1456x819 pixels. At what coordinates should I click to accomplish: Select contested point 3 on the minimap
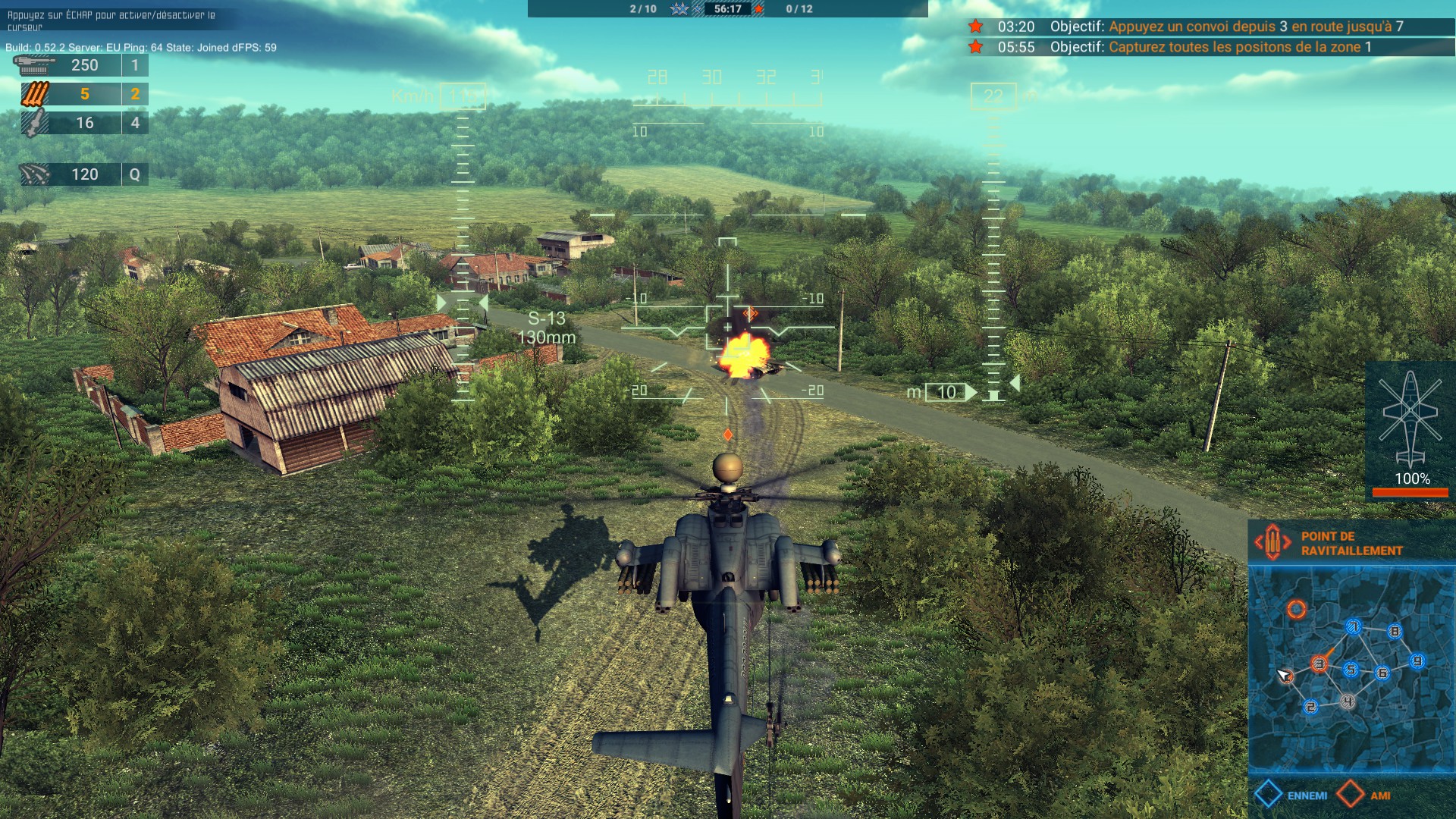(x=1319, y=664)
